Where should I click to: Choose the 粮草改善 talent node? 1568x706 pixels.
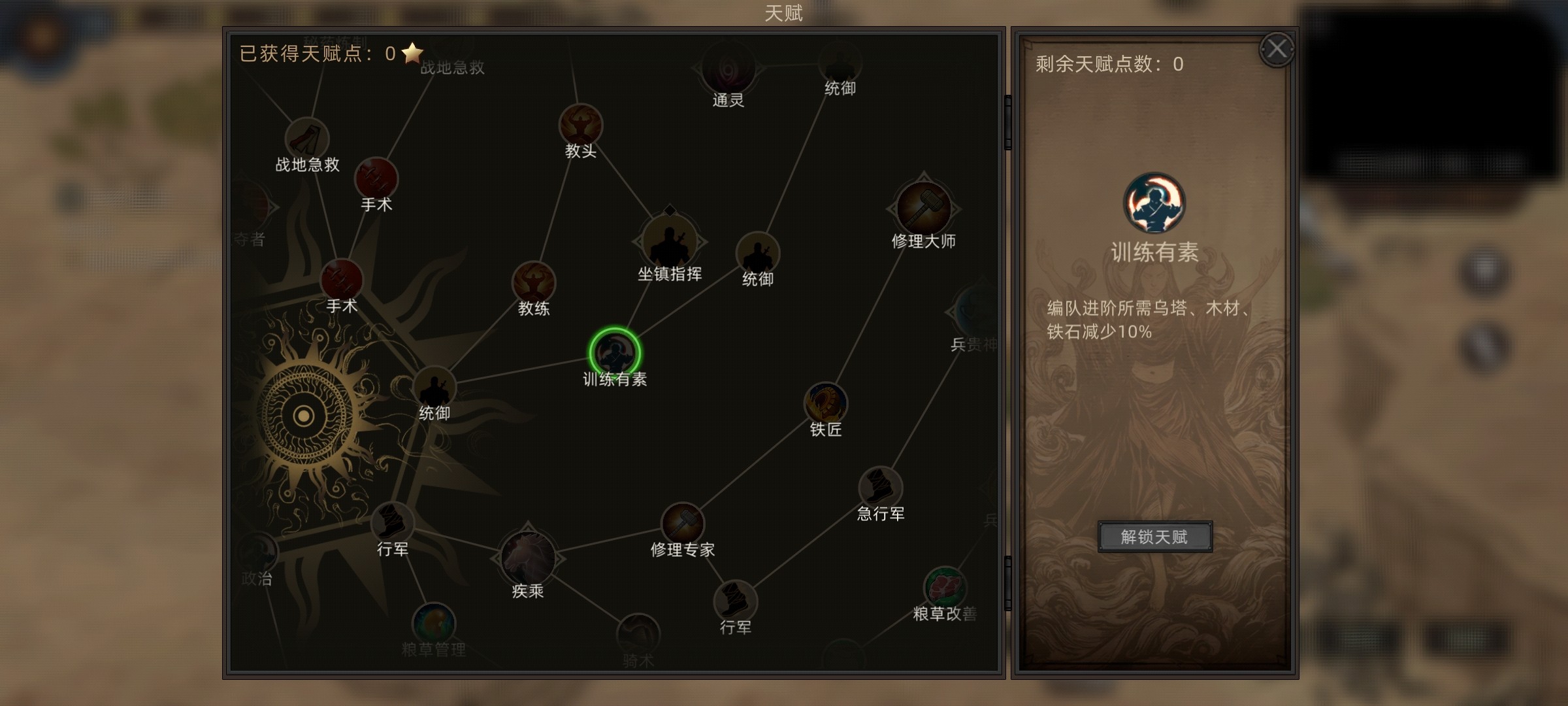pyautogui.click(x=945, y=587)
